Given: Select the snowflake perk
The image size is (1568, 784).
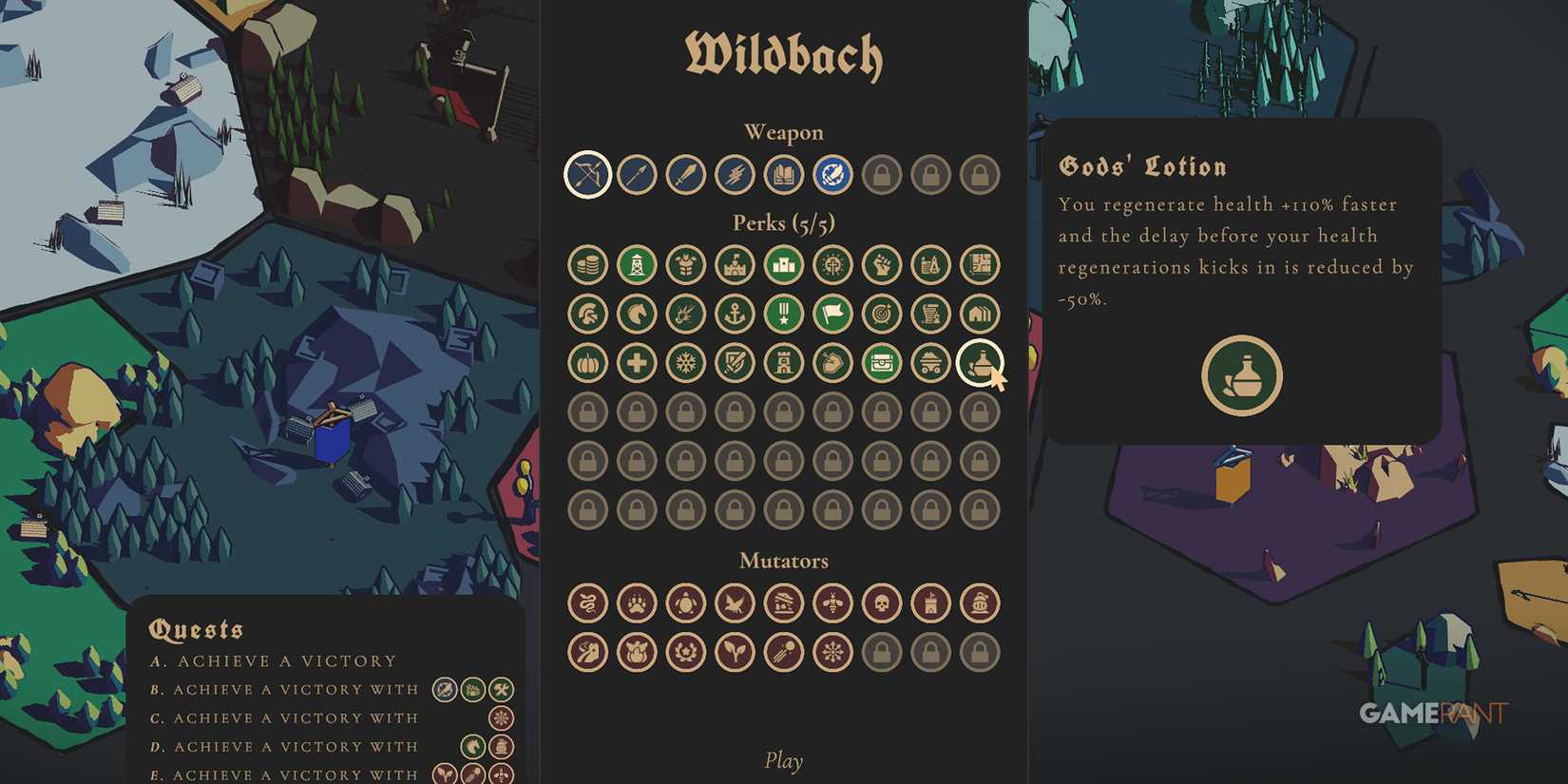Looking at the screenshot, I should tap(685, 362).
